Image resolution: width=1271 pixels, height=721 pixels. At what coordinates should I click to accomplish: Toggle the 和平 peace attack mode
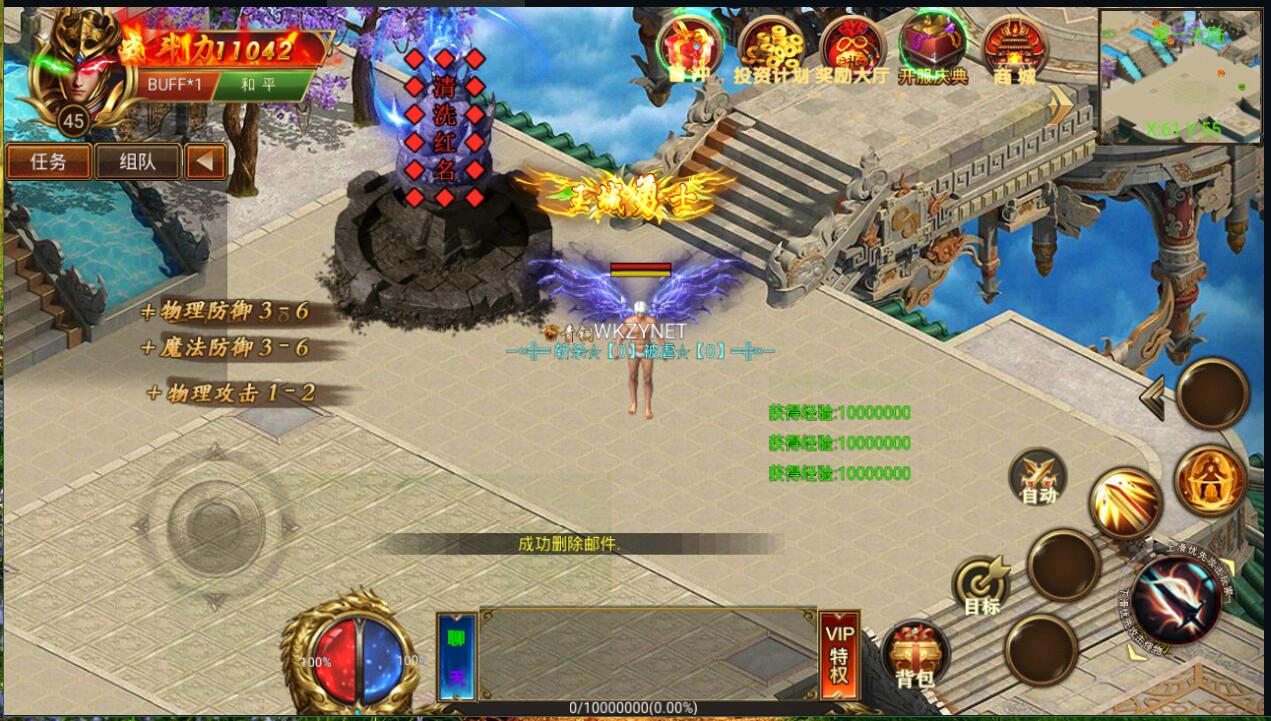click(x=258, y=84)
